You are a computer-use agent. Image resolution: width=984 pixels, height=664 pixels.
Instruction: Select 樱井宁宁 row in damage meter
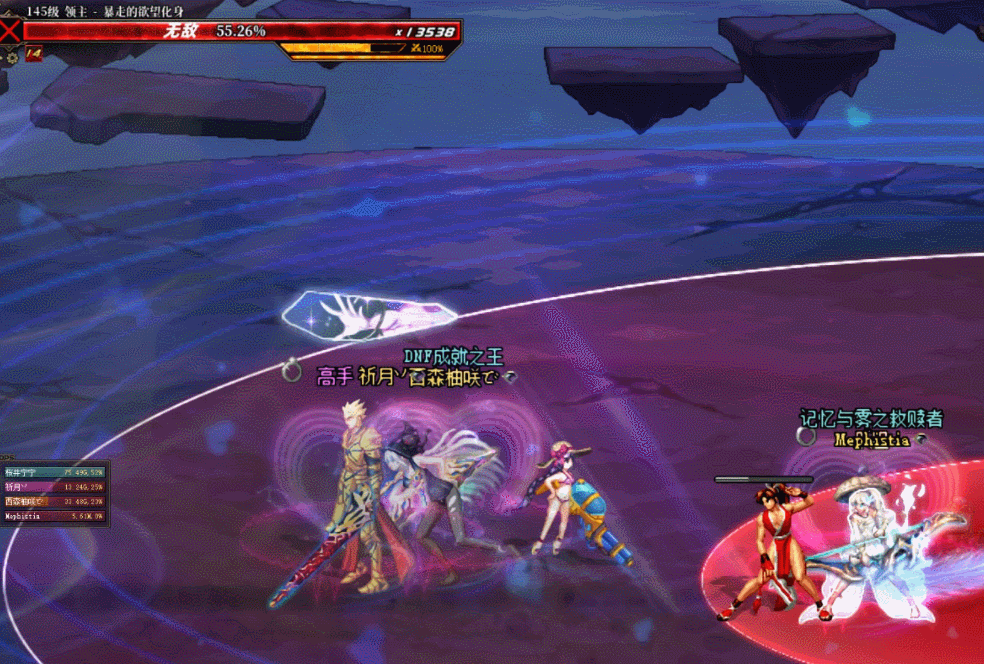(x=54, y=471)
